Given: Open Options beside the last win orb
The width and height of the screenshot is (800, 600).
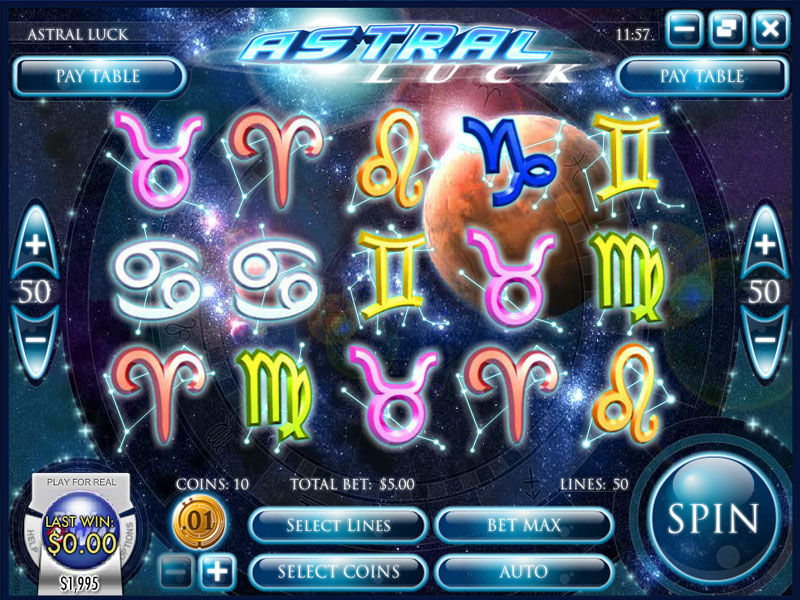Looking at the screenshot, I should tap(128, 535).
